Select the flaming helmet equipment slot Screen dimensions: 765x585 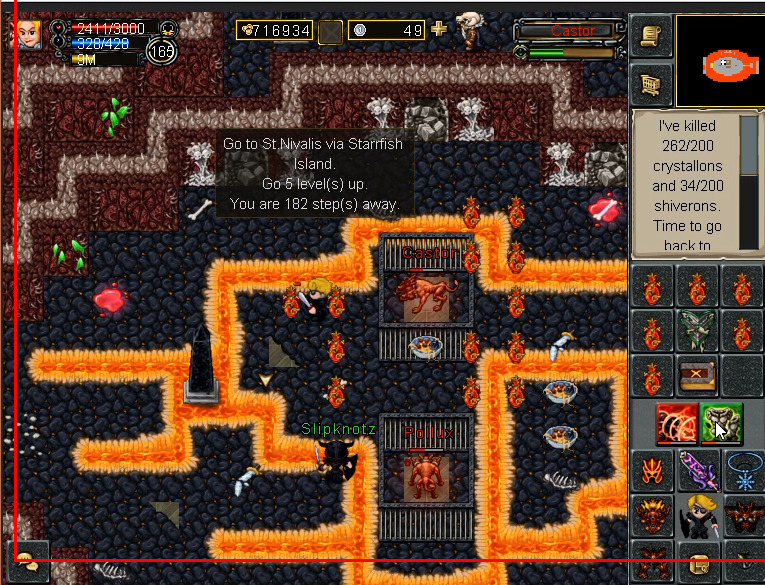652,469
